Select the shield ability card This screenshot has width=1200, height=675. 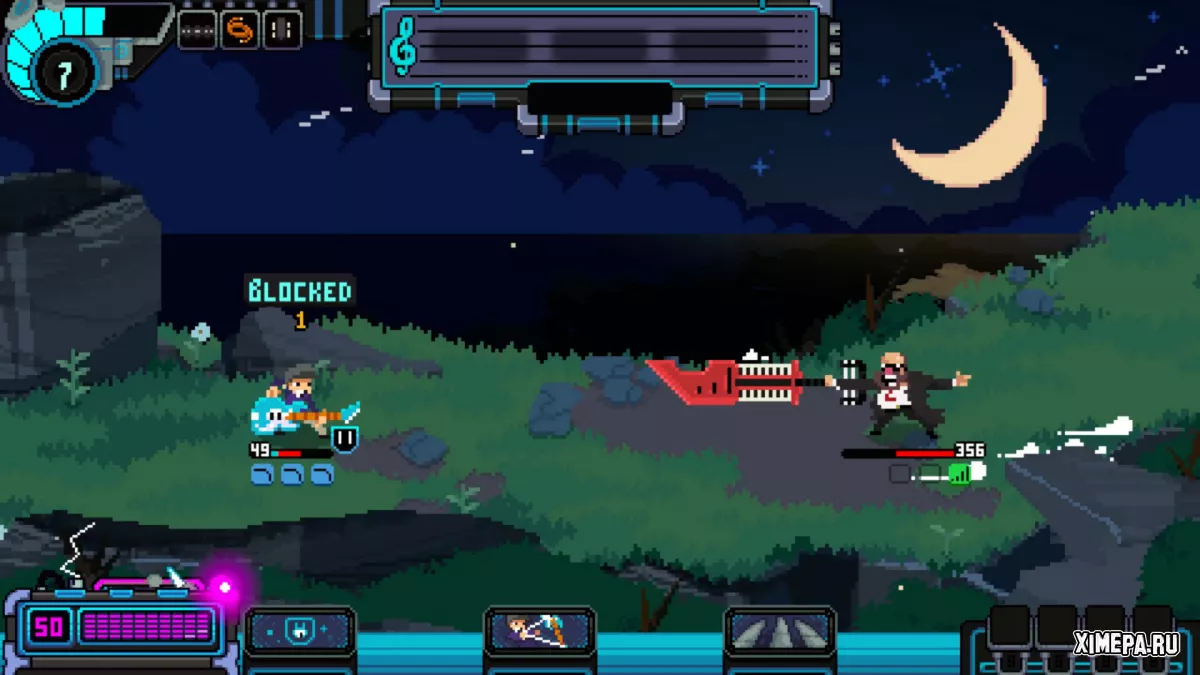click(300, 632)
